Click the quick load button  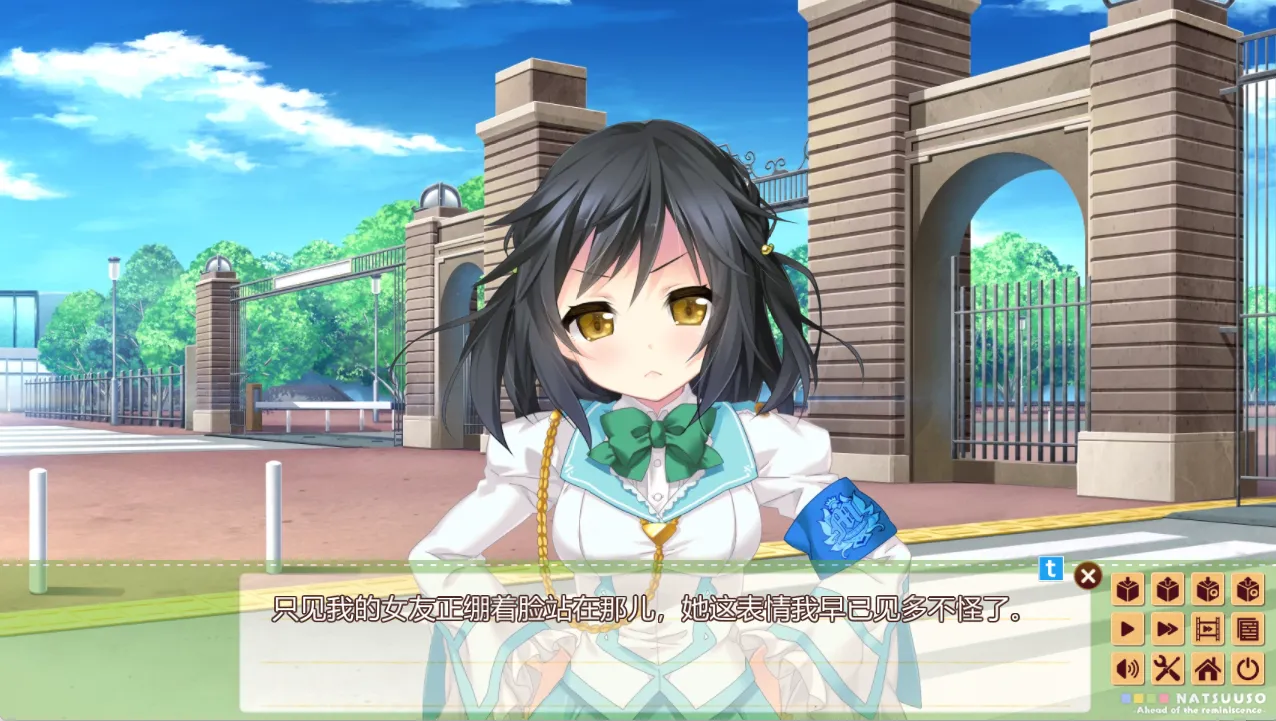(1248, 590)
